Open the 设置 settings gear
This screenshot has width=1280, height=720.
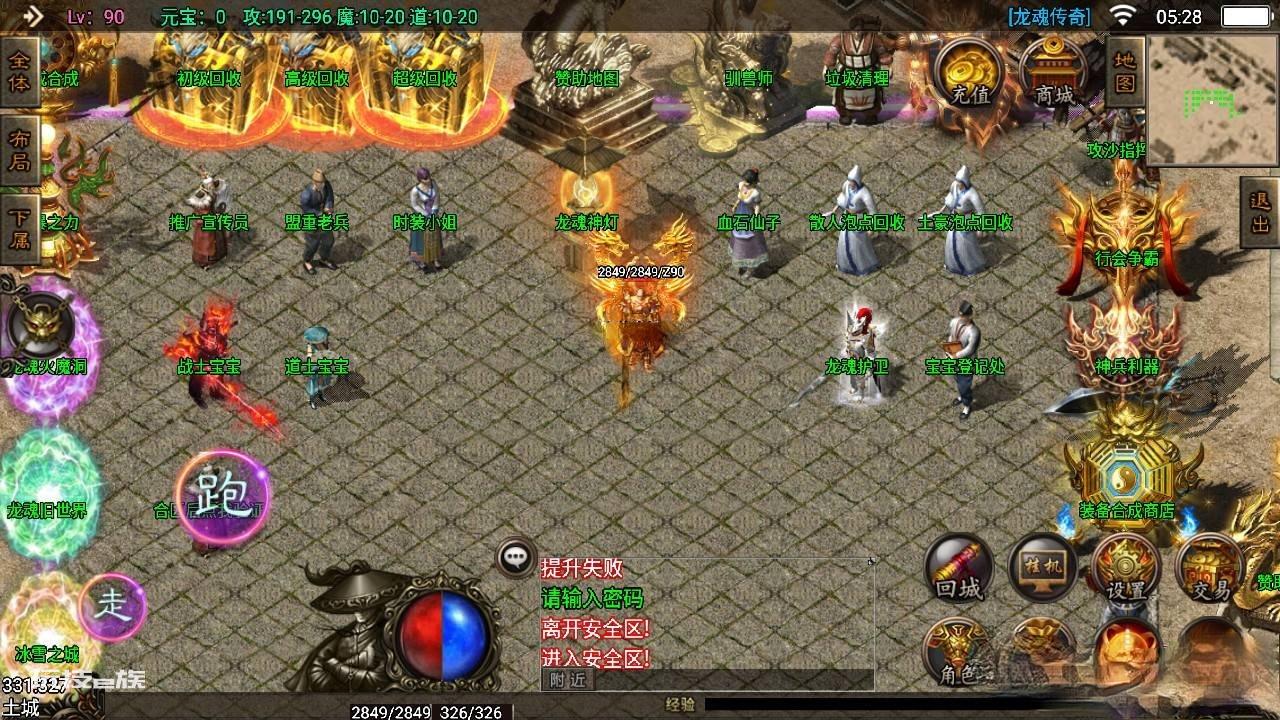click(x=1125, y=569)
